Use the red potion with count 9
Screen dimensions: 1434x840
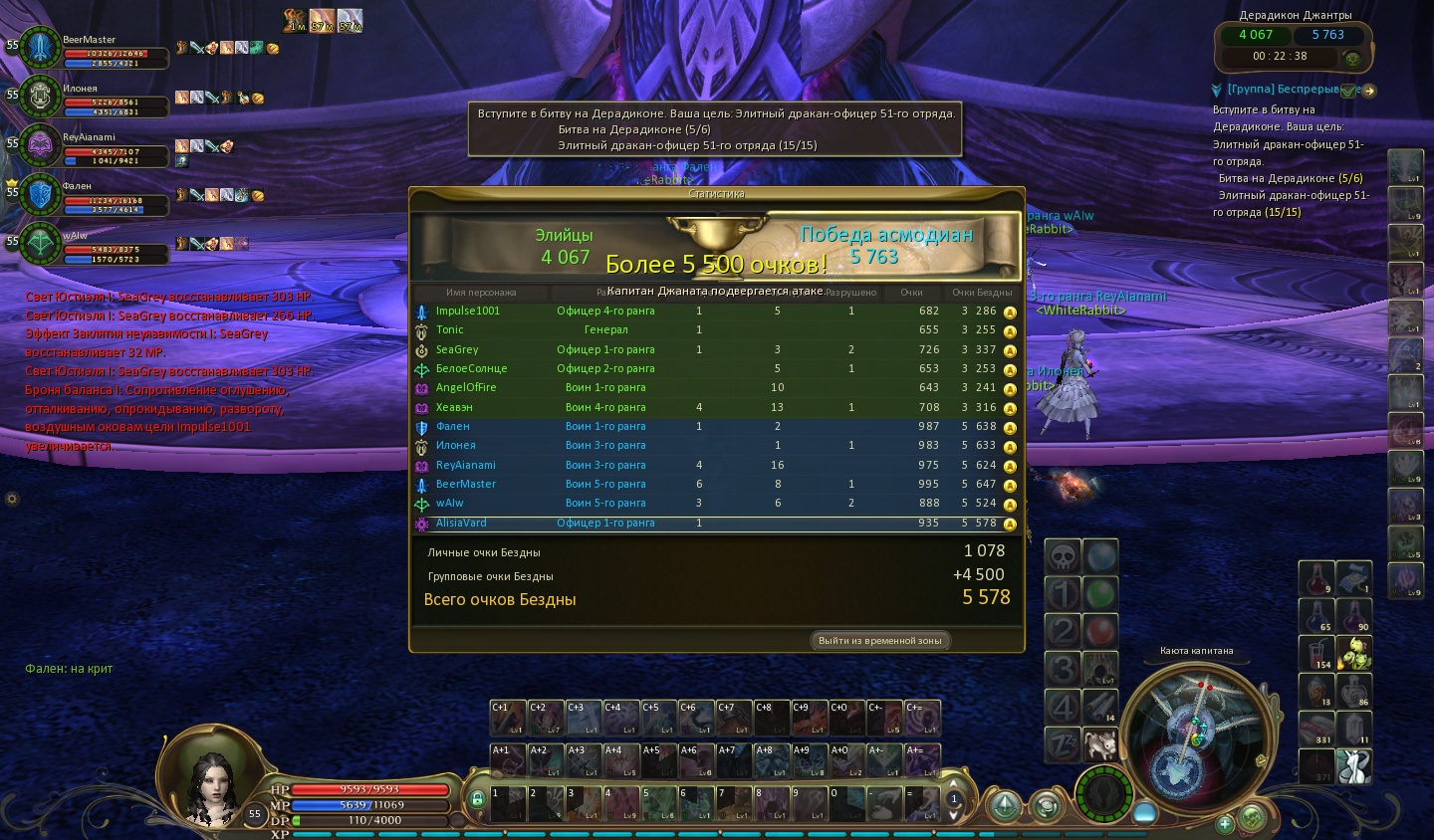click(1316, 578)
